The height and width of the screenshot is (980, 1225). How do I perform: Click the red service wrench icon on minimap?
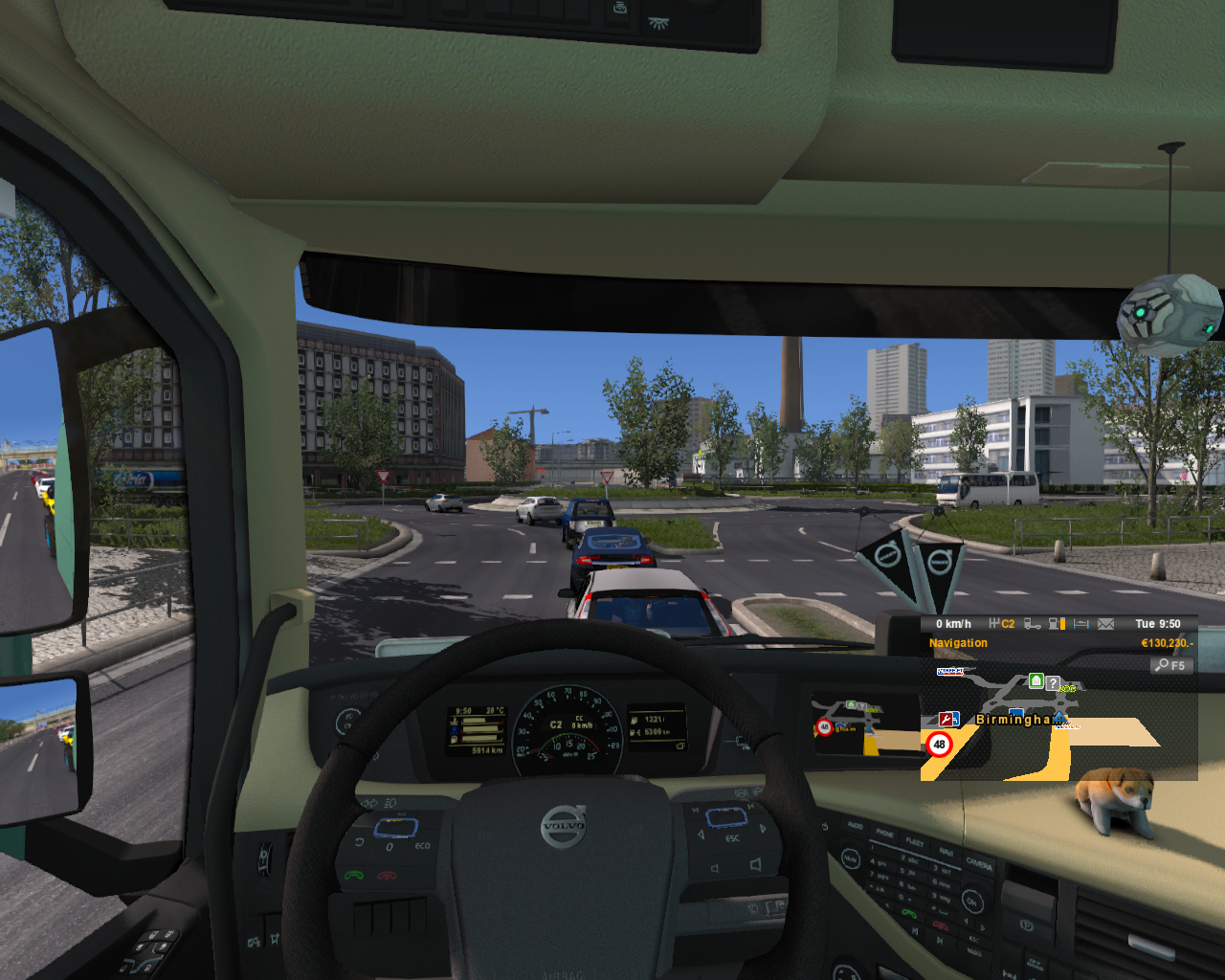[x=947, y=719]
